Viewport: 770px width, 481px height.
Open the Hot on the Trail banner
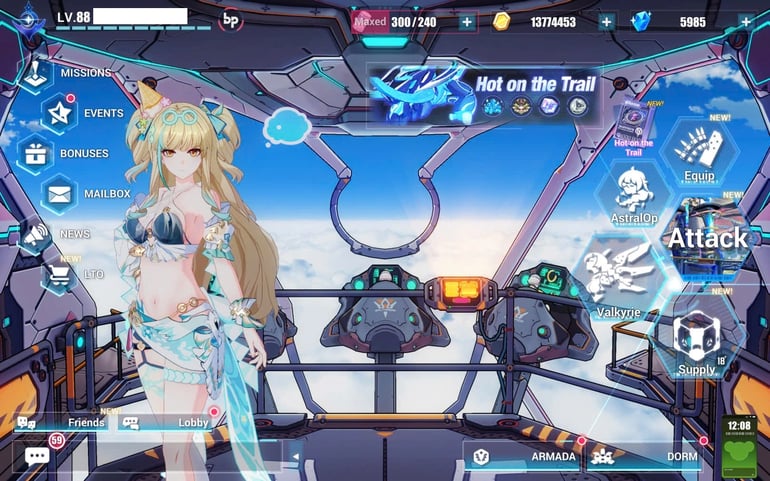485,94
